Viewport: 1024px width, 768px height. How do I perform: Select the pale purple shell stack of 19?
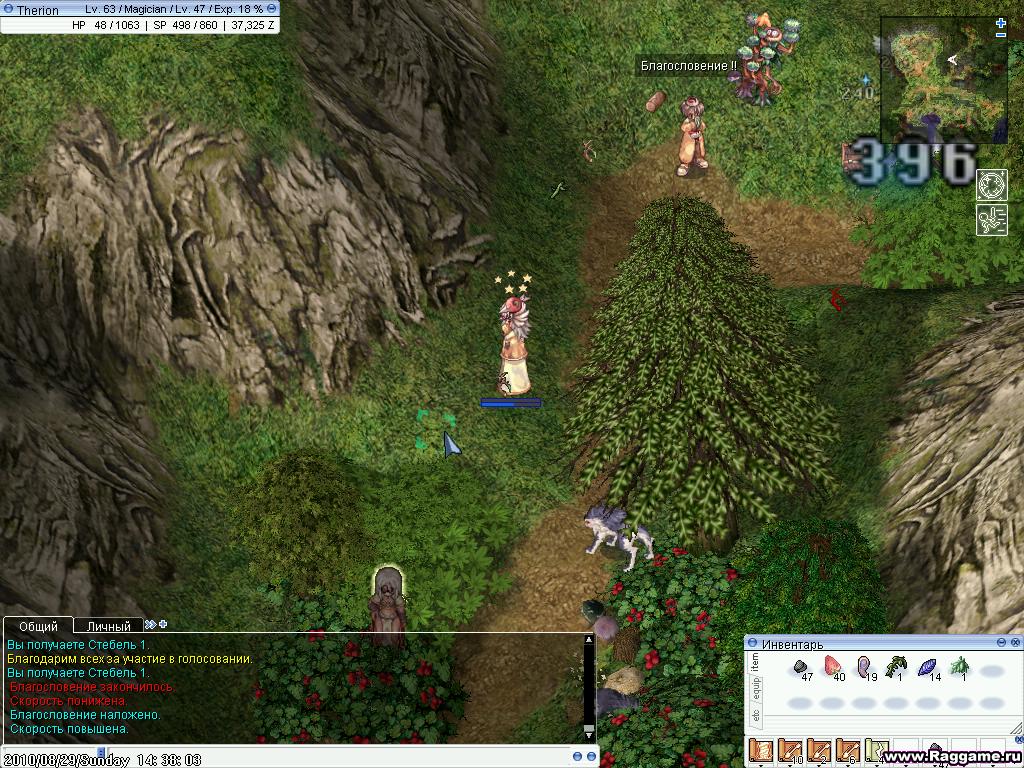click(864, 666)
